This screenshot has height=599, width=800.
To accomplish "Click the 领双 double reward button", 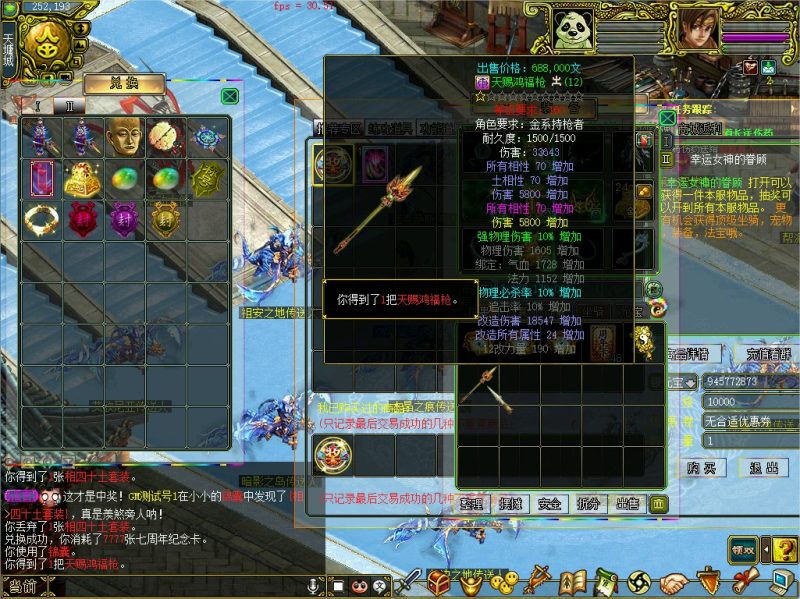I will [742, 548].
